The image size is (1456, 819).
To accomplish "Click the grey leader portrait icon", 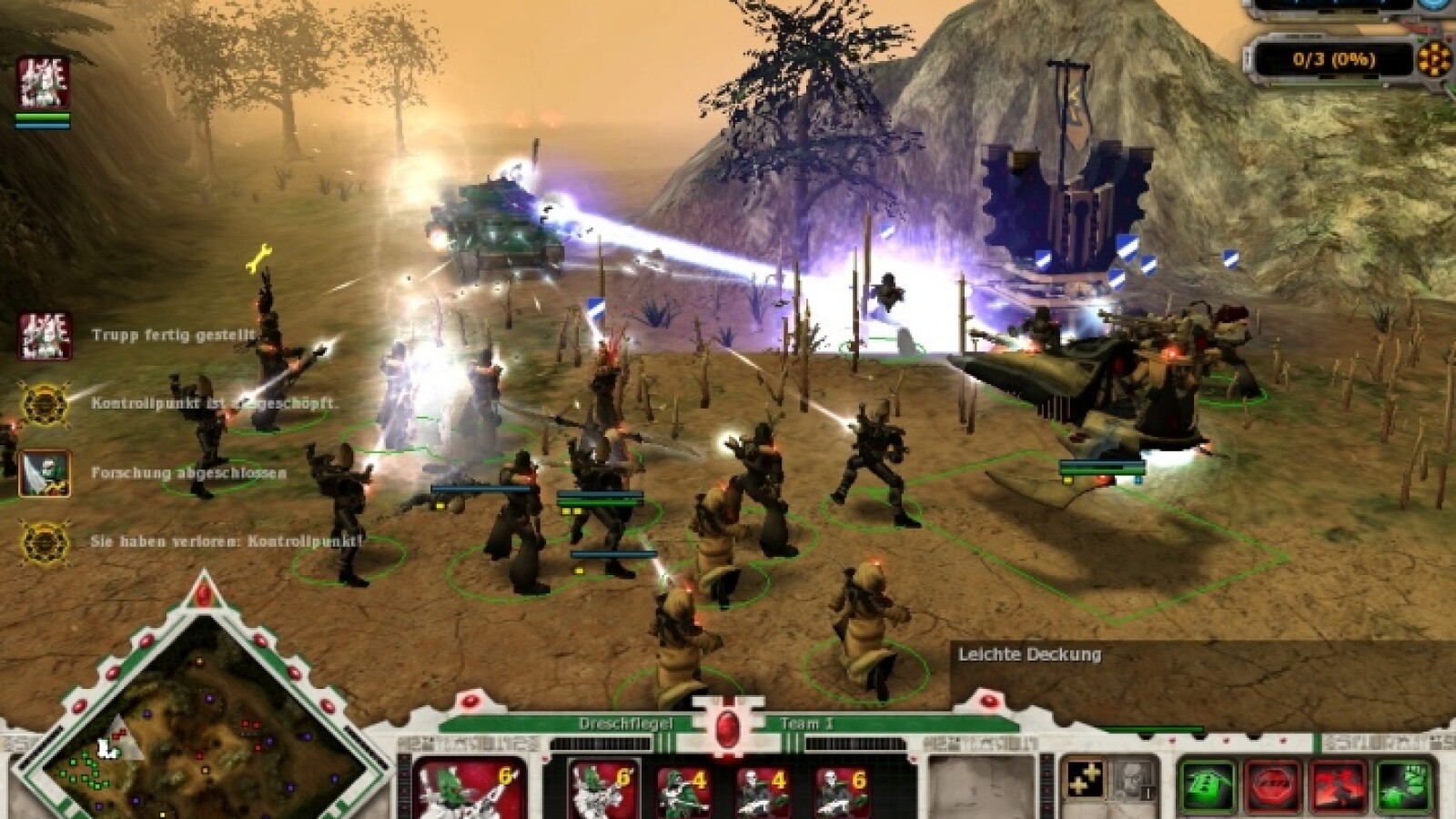I will 1129,780.
